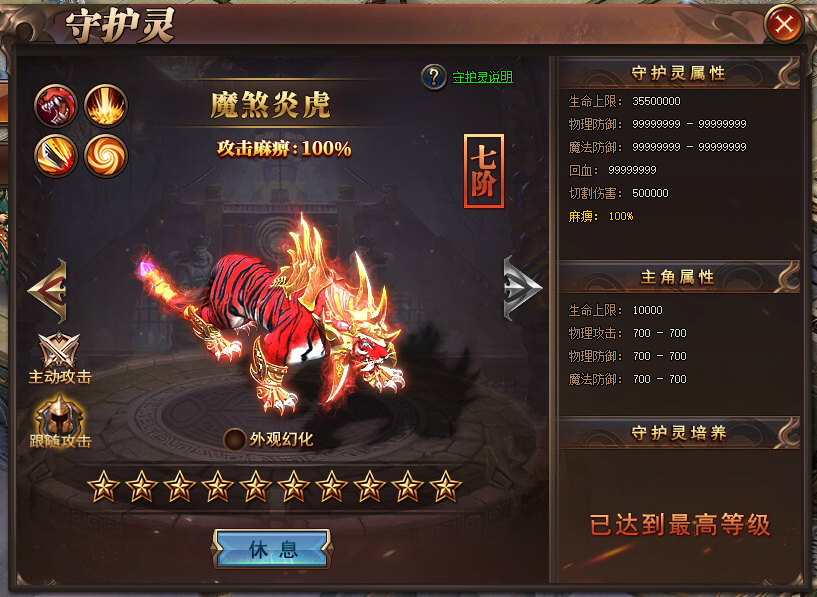Toggle the 外观幻化 appearance checkbox
This screenshot has height=597, width=817.
coord(235,439)
